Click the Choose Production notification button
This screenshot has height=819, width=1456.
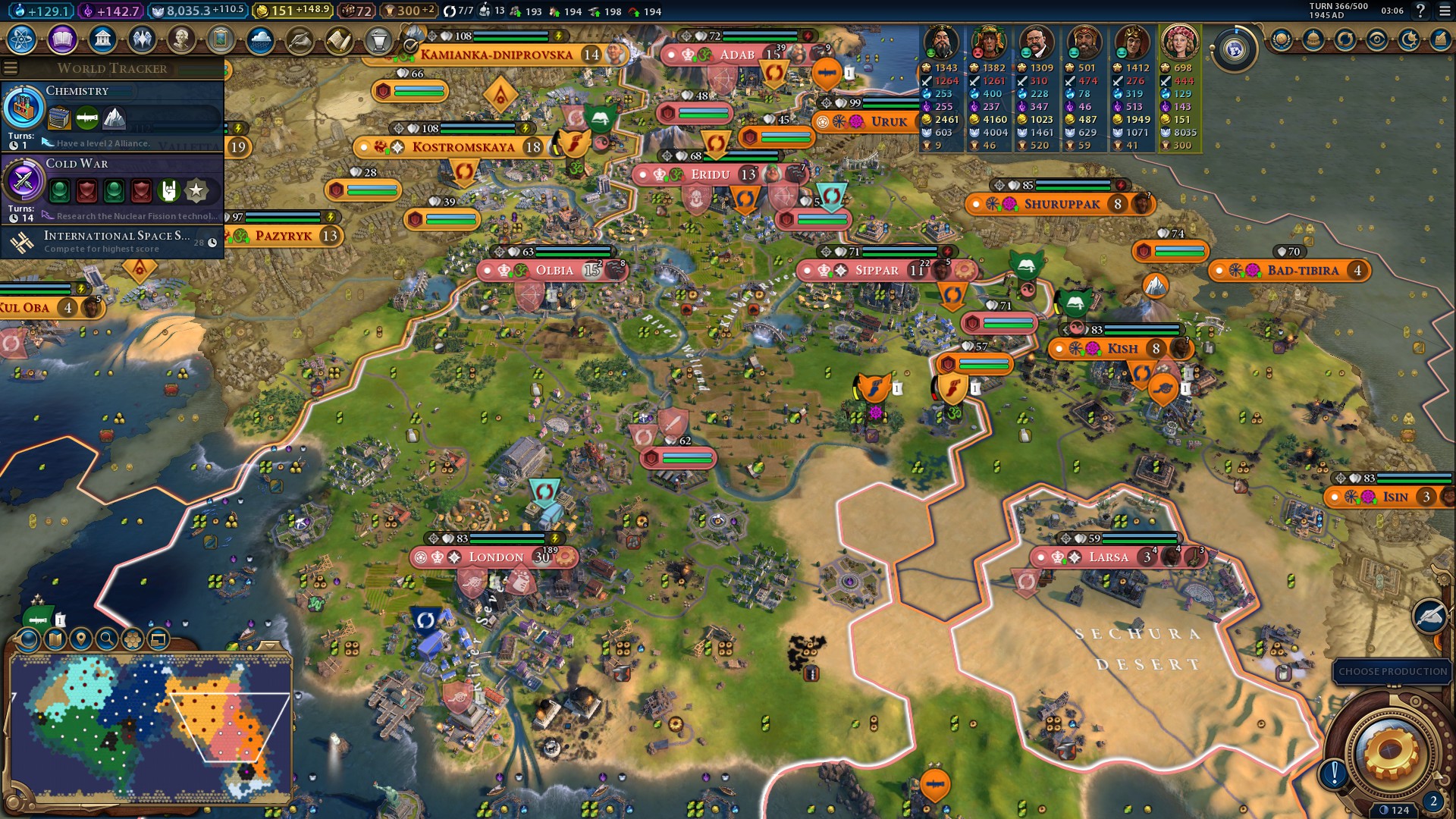(1392, 671)
